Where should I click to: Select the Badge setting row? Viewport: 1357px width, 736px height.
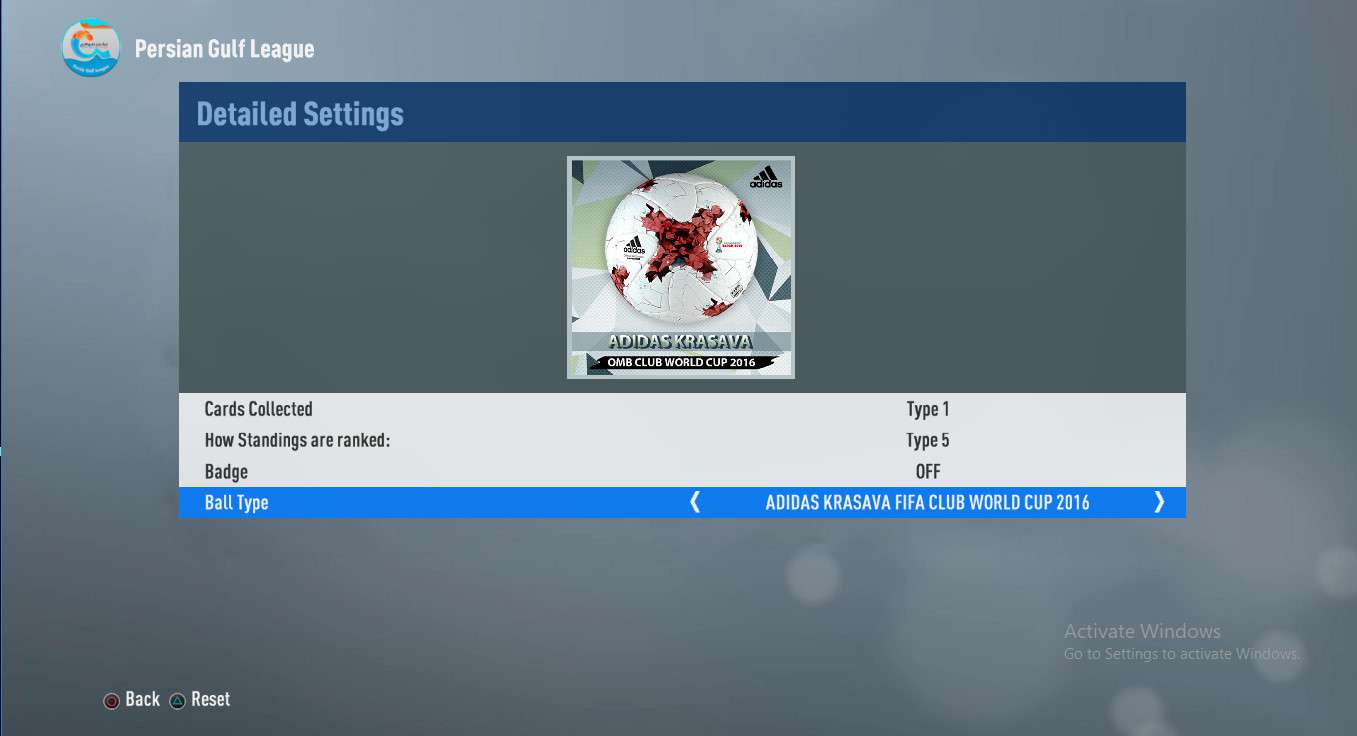[x=682, y=471]
